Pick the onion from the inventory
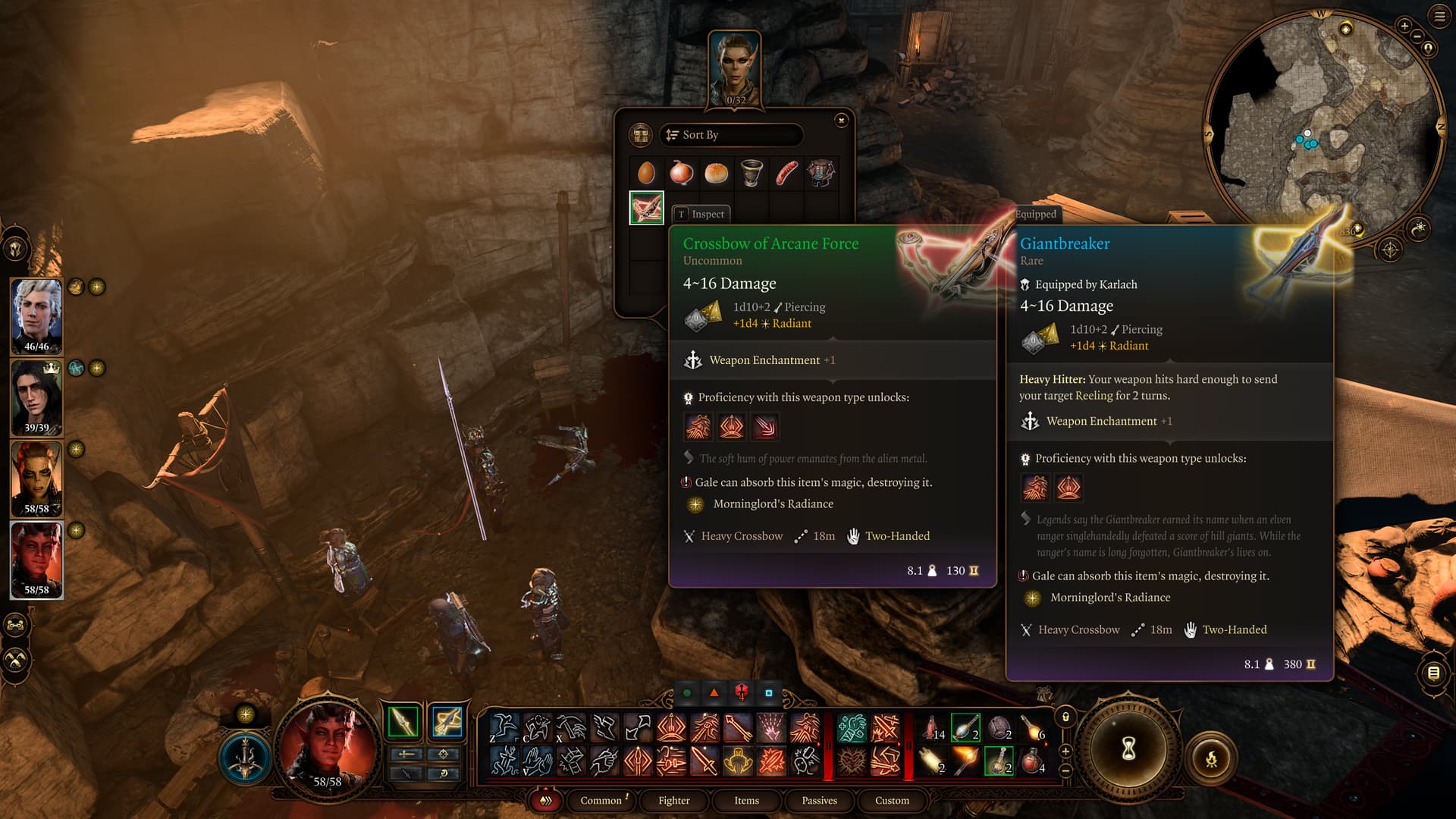This screenshot has width=1456, height=819. coord(681,173)
